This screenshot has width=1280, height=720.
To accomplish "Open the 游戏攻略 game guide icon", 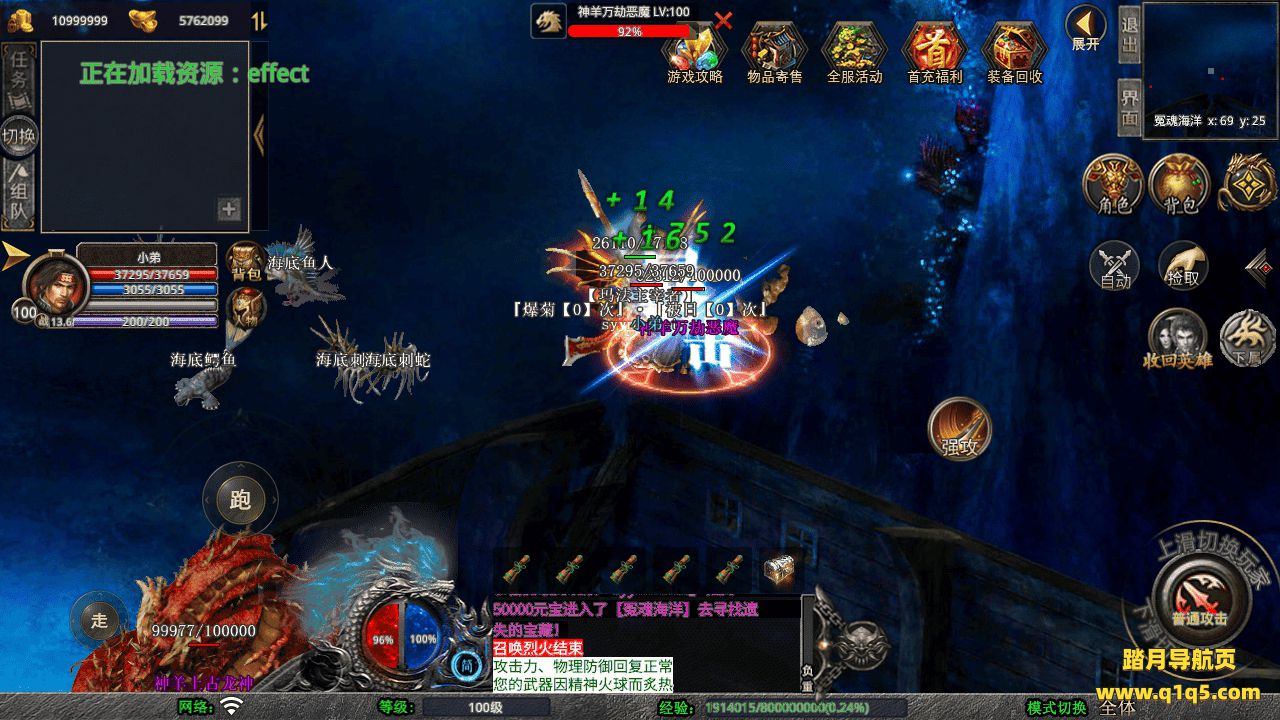I will tap(694, 52).
